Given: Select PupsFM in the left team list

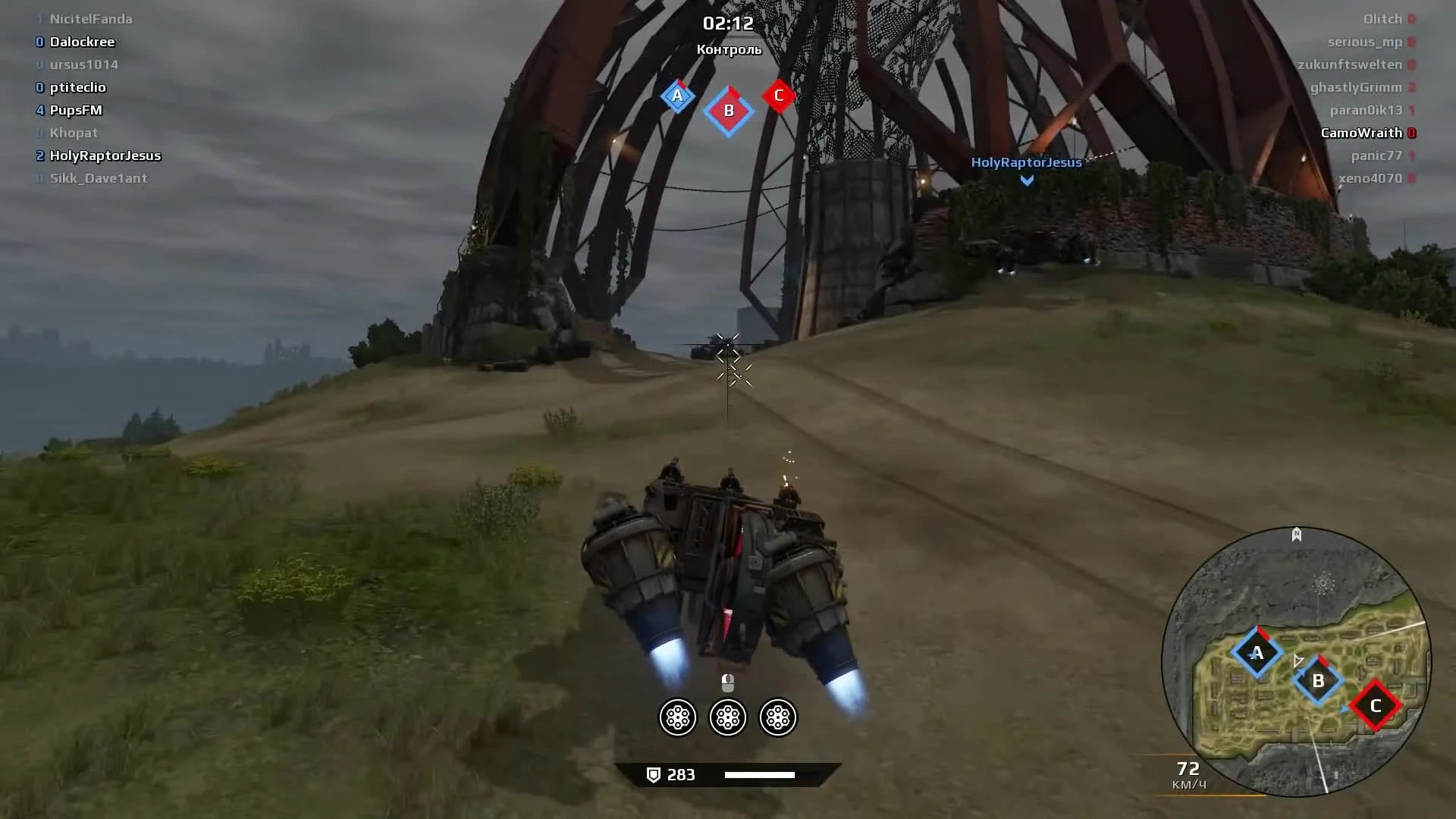Looking at the screenshot, I should (76, 110).
